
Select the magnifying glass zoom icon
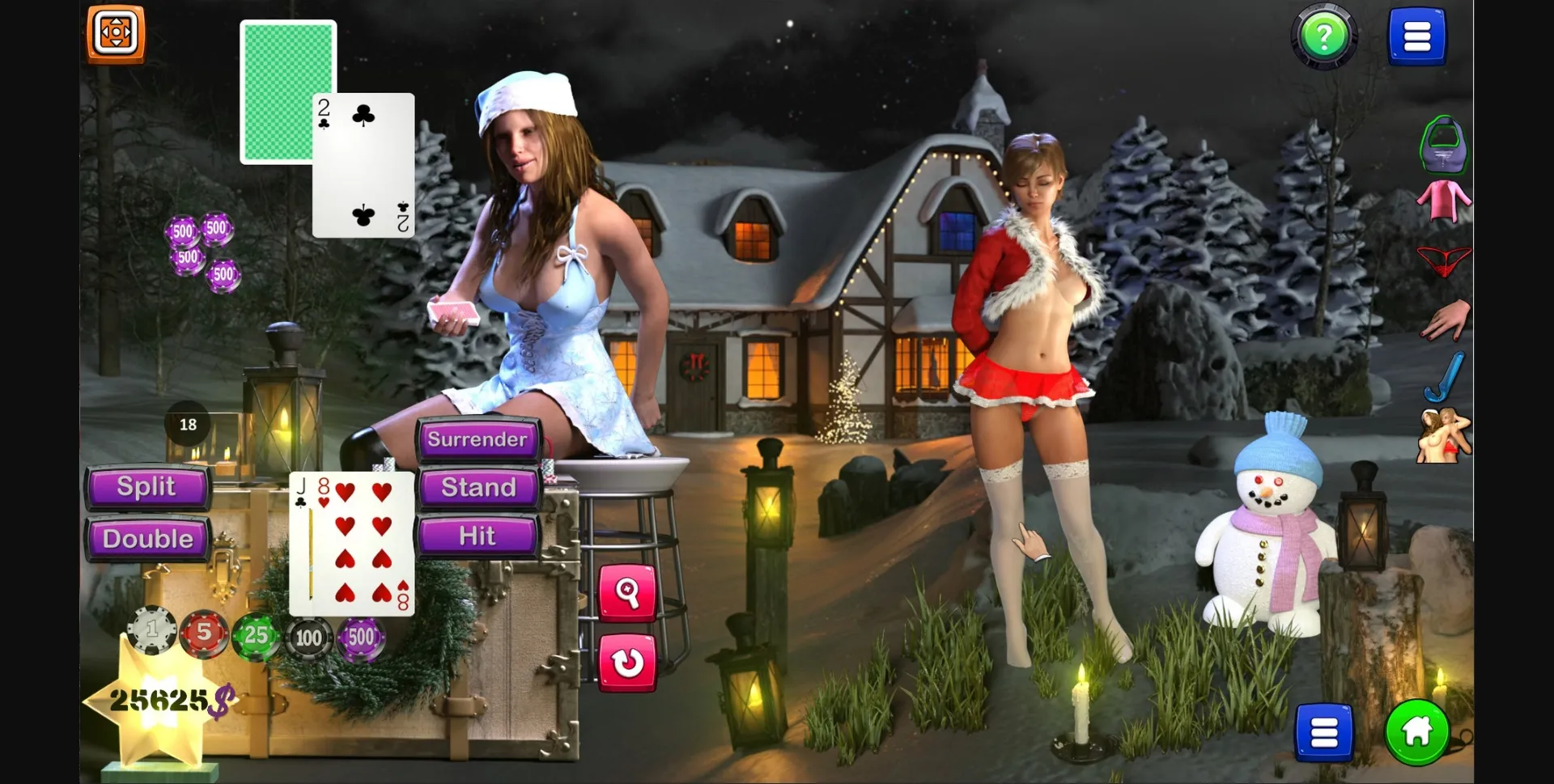[630, 592]
